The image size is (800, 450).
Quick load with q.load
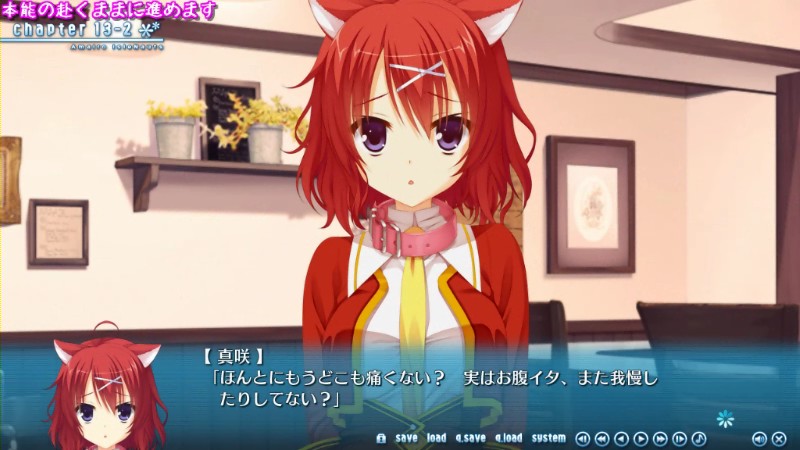508,438
